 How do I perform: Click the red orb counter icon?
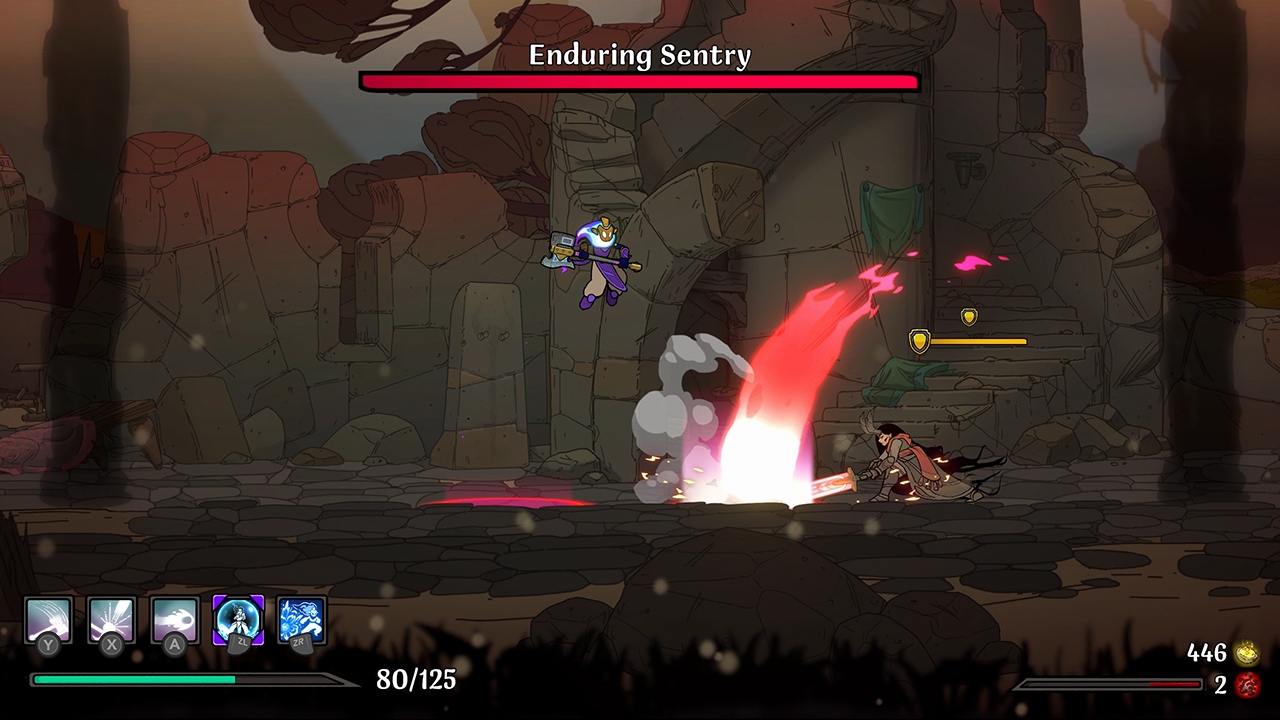point(1246,686)
